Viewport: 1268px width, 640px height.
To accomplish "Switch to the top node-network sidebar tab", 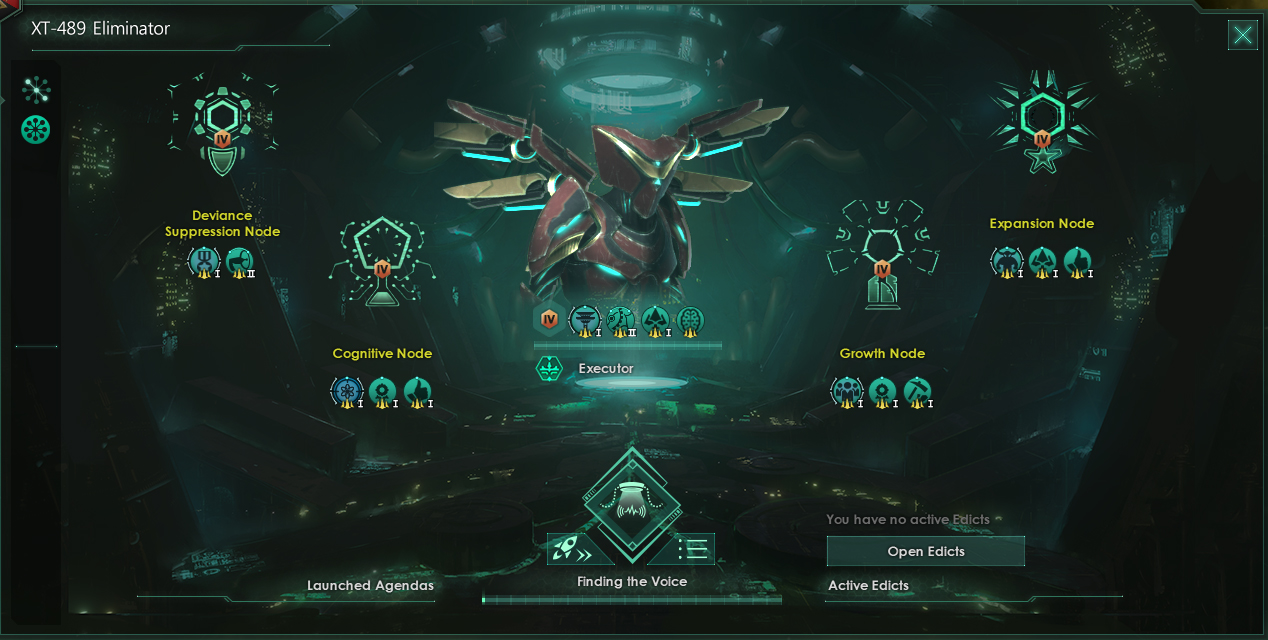I will pyautogui.click(x=36, y=91).
